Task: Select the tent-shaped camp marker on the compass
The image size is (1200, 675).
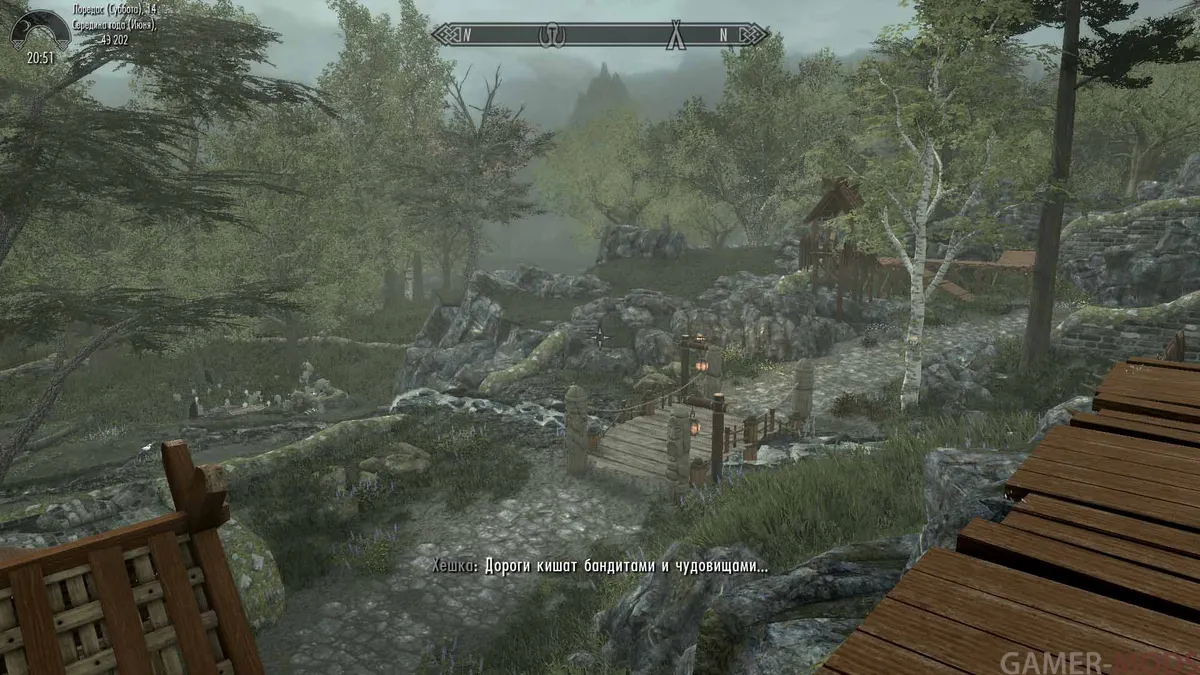Action: 678,34
